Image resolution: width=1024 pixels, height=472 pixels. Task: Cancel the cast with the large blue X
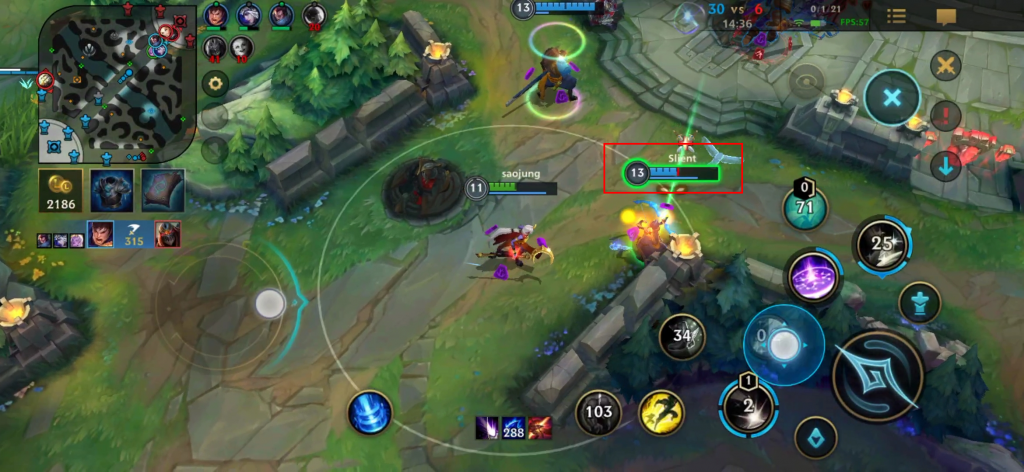[891, 98]
